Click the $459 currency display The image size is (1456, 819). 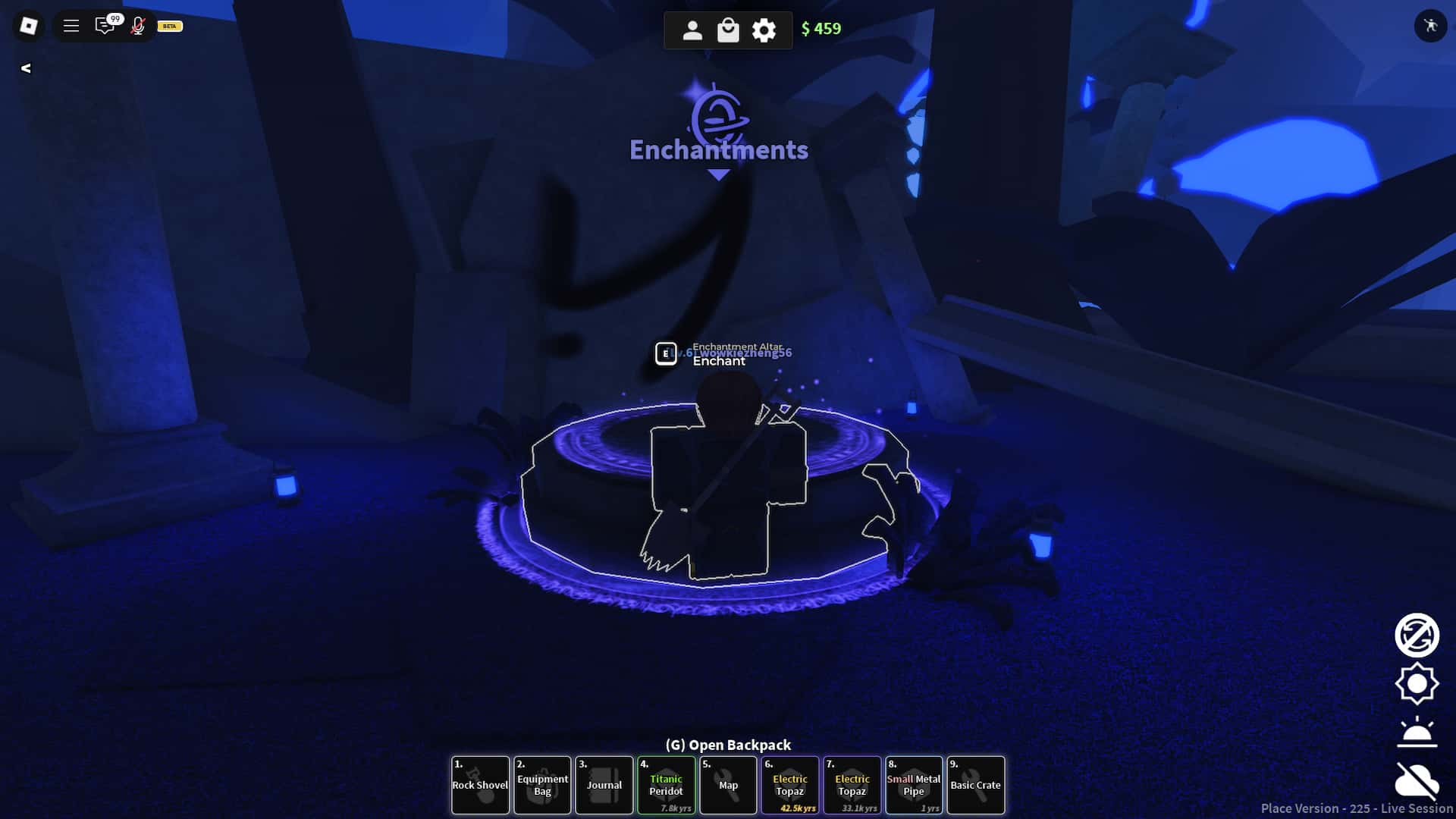tap(820, 30)
